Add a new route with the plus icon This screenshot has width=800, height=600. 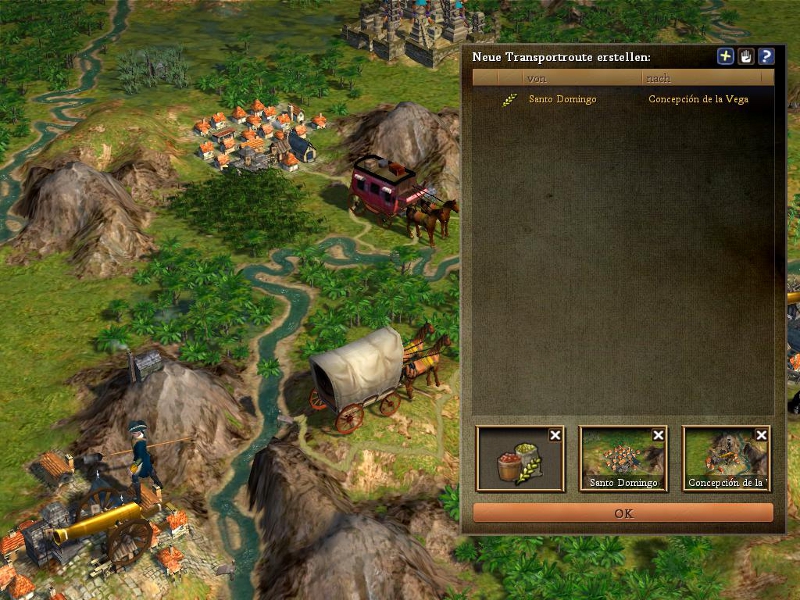(726, 57)
